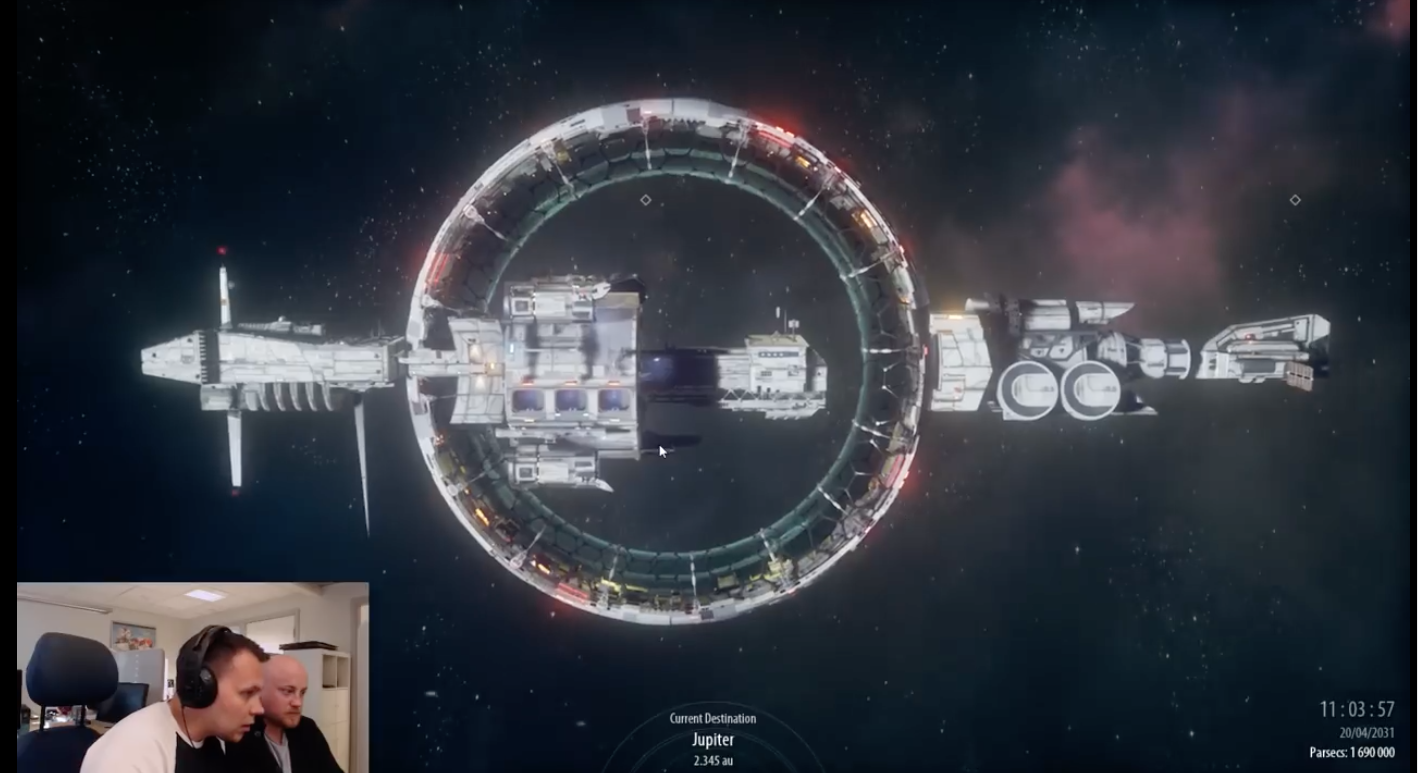
Task: Toggle the lit window row on the habitat module
Action: tap(570, 398)
